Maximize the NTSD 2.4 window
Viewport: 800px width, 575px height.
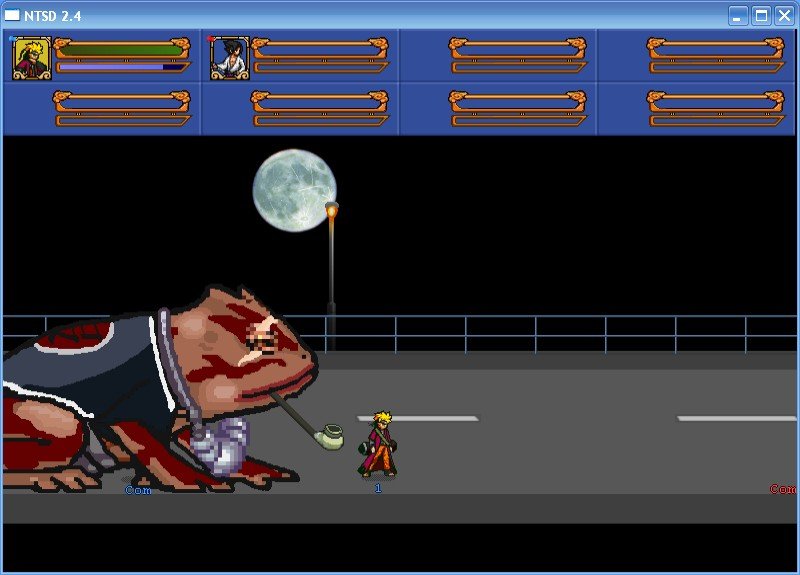tap(761, 15)
